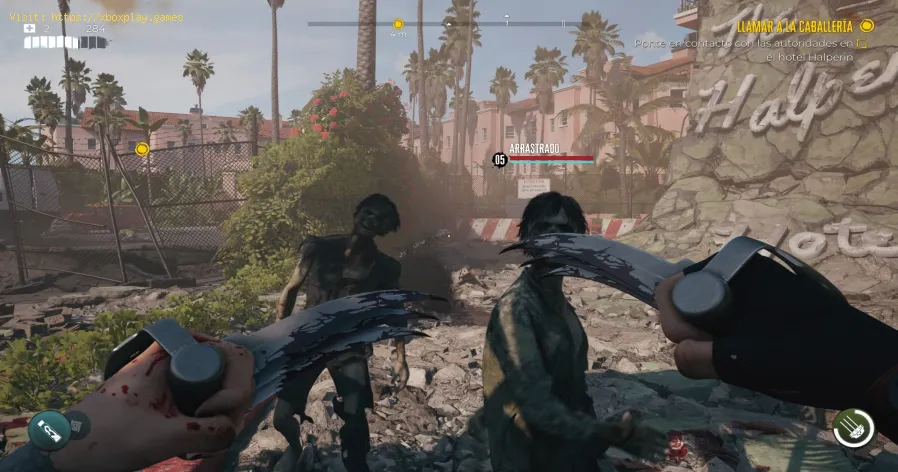The image size is (898, 472).
Task: Activate the green ground-slam ability icon
Action: coord(853,427)
